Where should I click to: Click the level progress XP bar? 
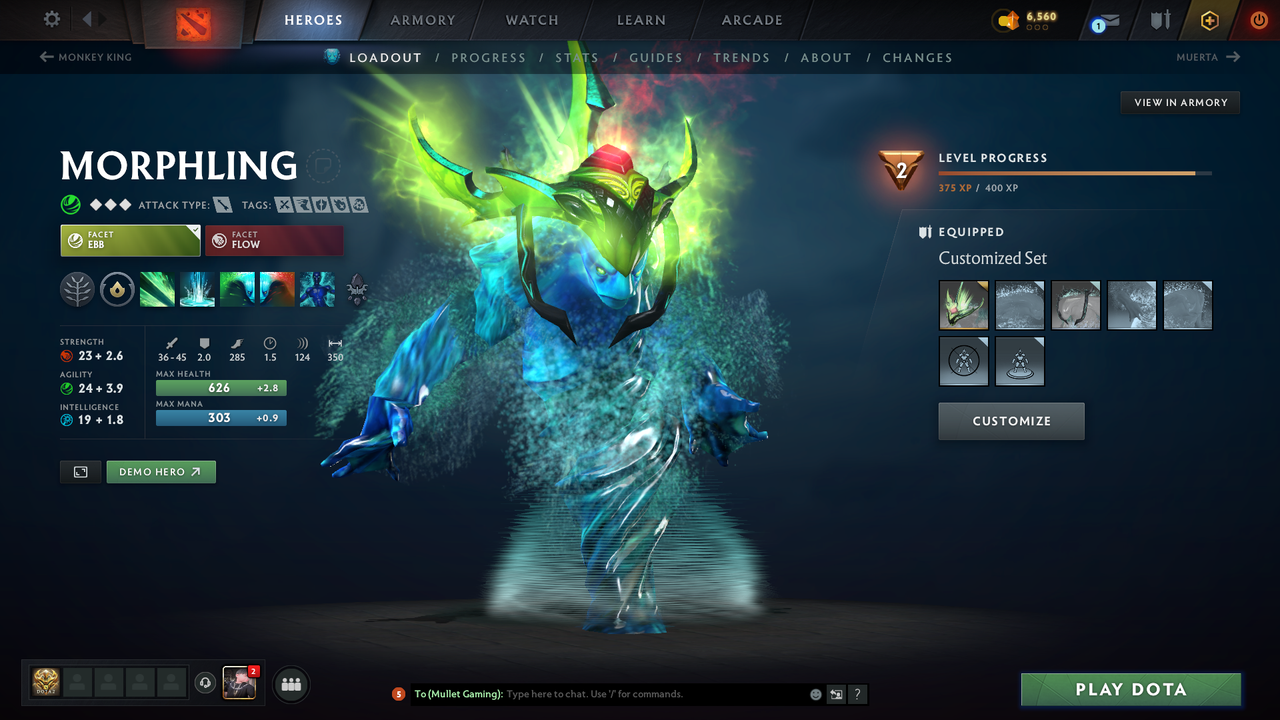[x=1075, y=172]
